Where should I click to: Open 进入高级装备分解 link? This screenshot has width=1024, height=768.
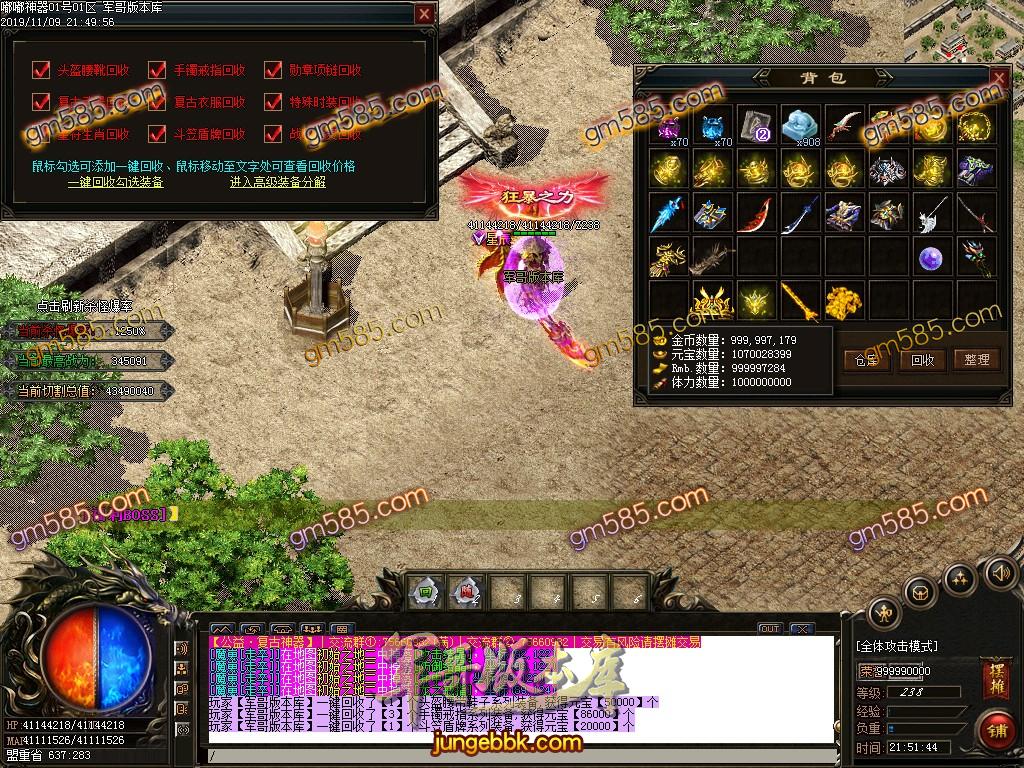coord(277,182)
